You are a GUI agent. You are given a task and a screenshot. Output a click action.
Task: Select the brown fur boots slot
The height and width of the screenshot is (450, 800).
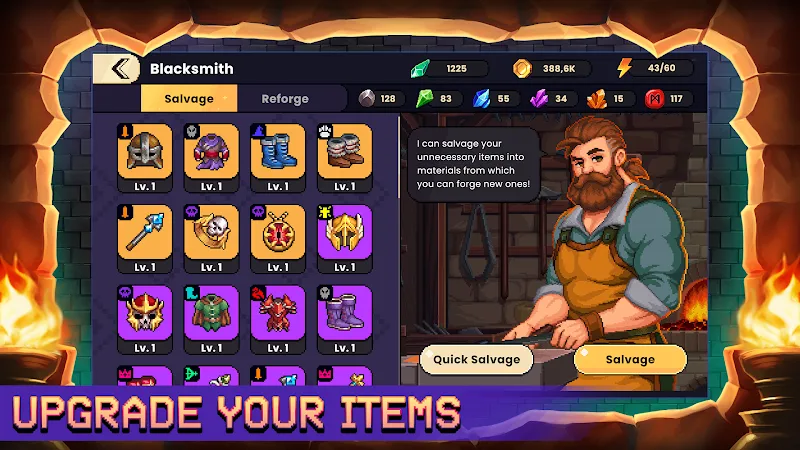pos(345,151)
